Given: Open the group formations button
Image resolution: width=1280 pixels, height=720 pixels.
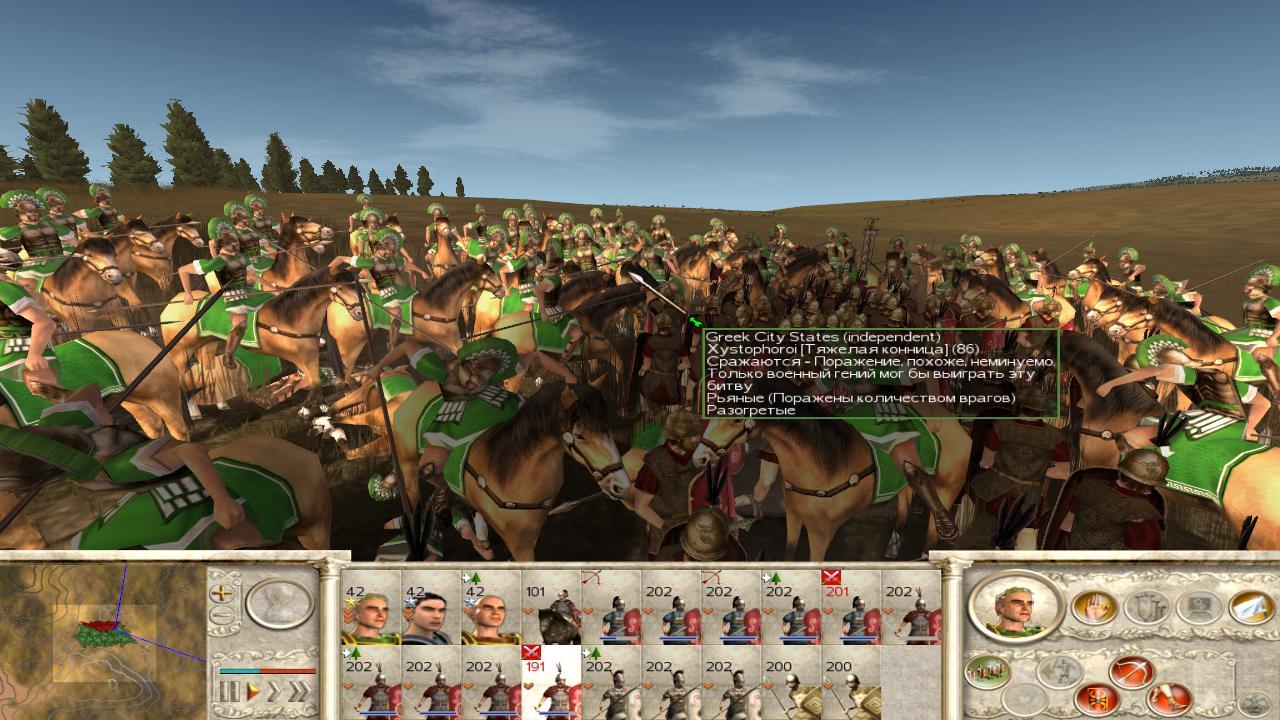Looking at the screenshot, I should [x=986, y=671].
